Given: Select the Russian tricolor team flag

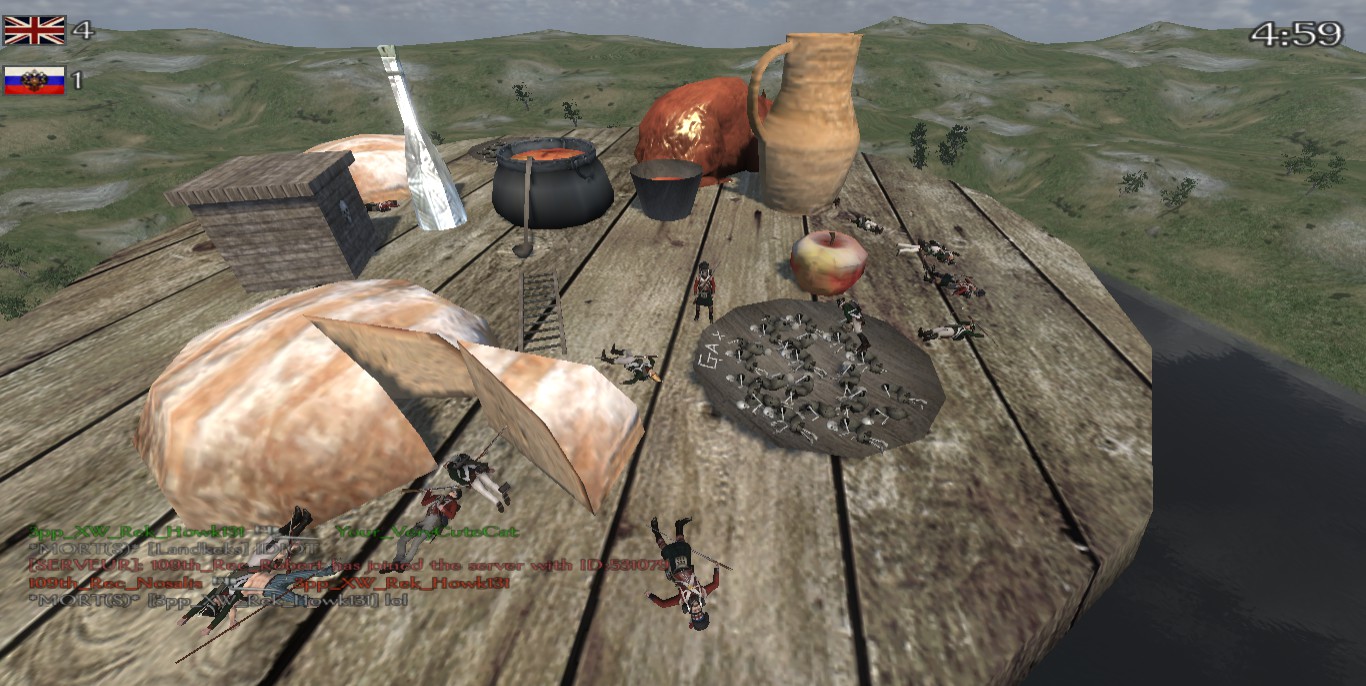Looking at the screenshot, I should [34, 80].
